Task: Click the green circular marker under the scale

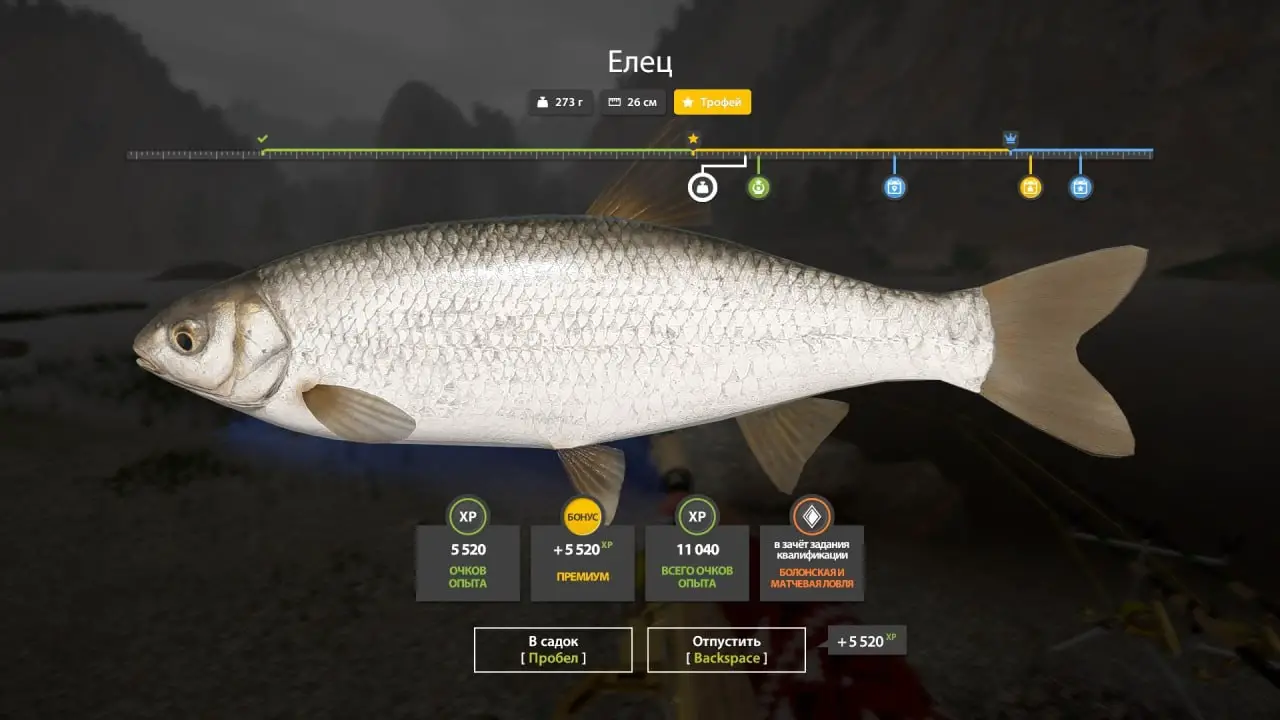Action: click(x=759, y=187)
